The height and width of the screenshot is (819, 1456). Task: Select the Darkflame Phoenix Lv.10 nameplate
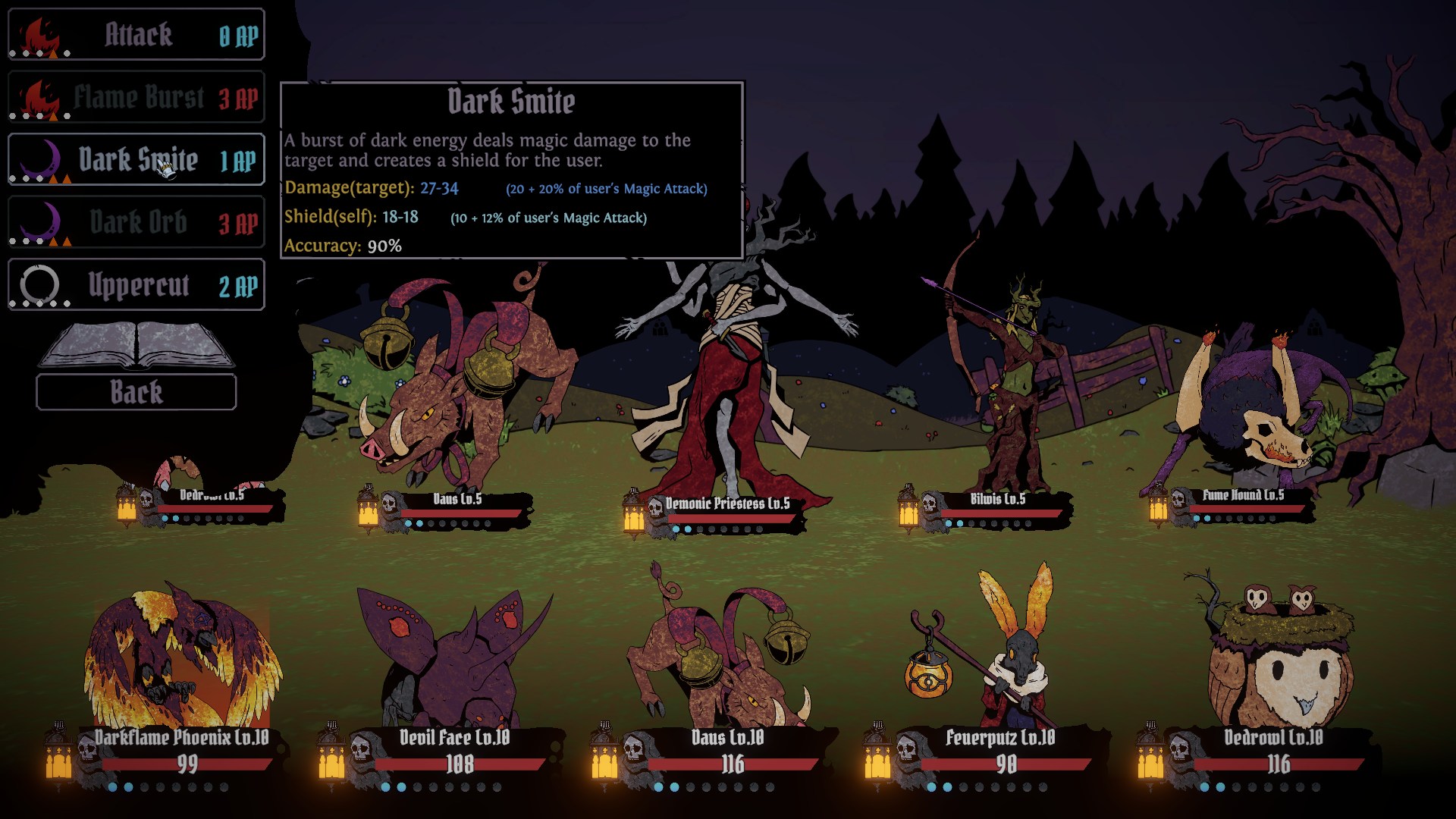(182, 739)
